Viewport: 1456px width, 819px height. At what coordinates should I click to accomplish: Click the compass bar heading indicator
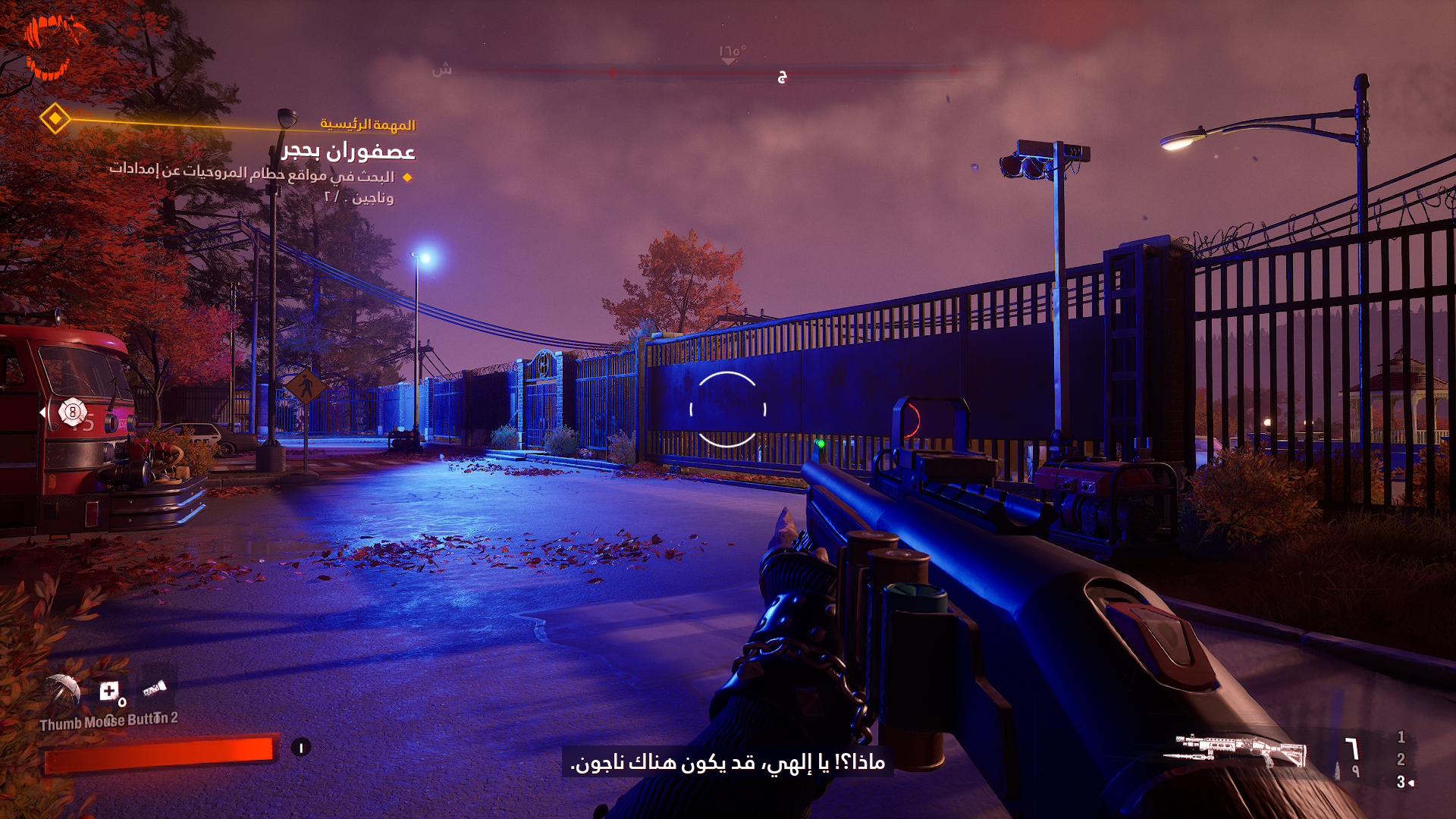point(730,55)
